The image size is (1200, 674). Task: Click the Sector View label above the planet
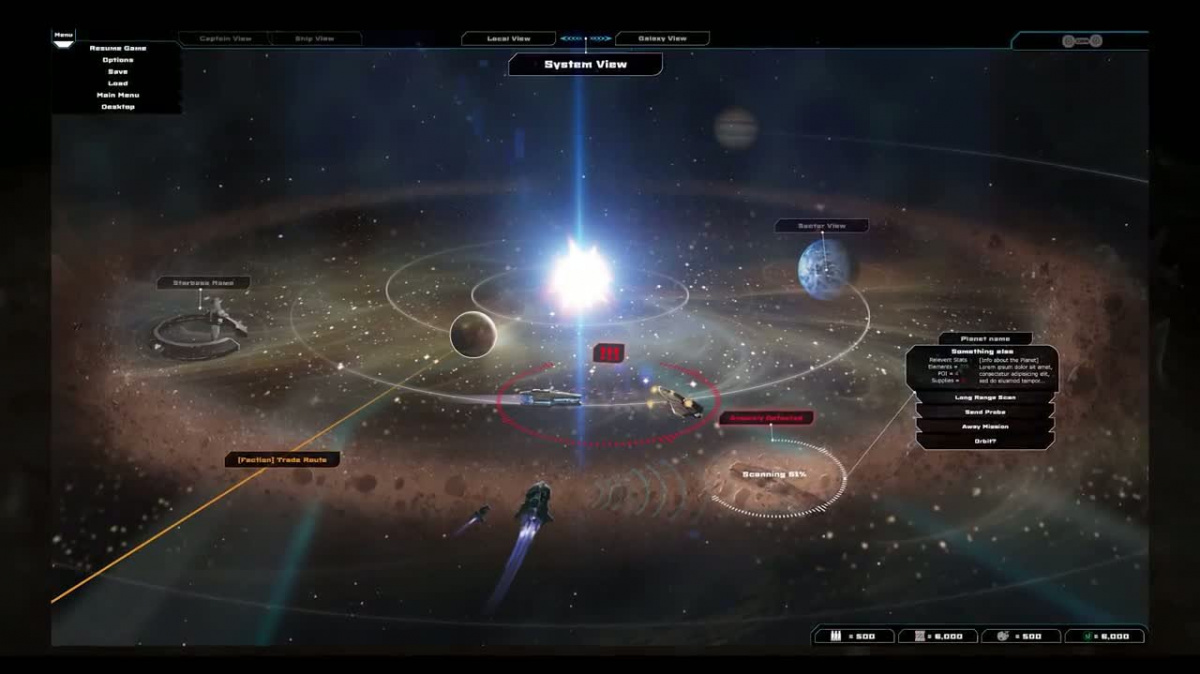coord(821,226)
